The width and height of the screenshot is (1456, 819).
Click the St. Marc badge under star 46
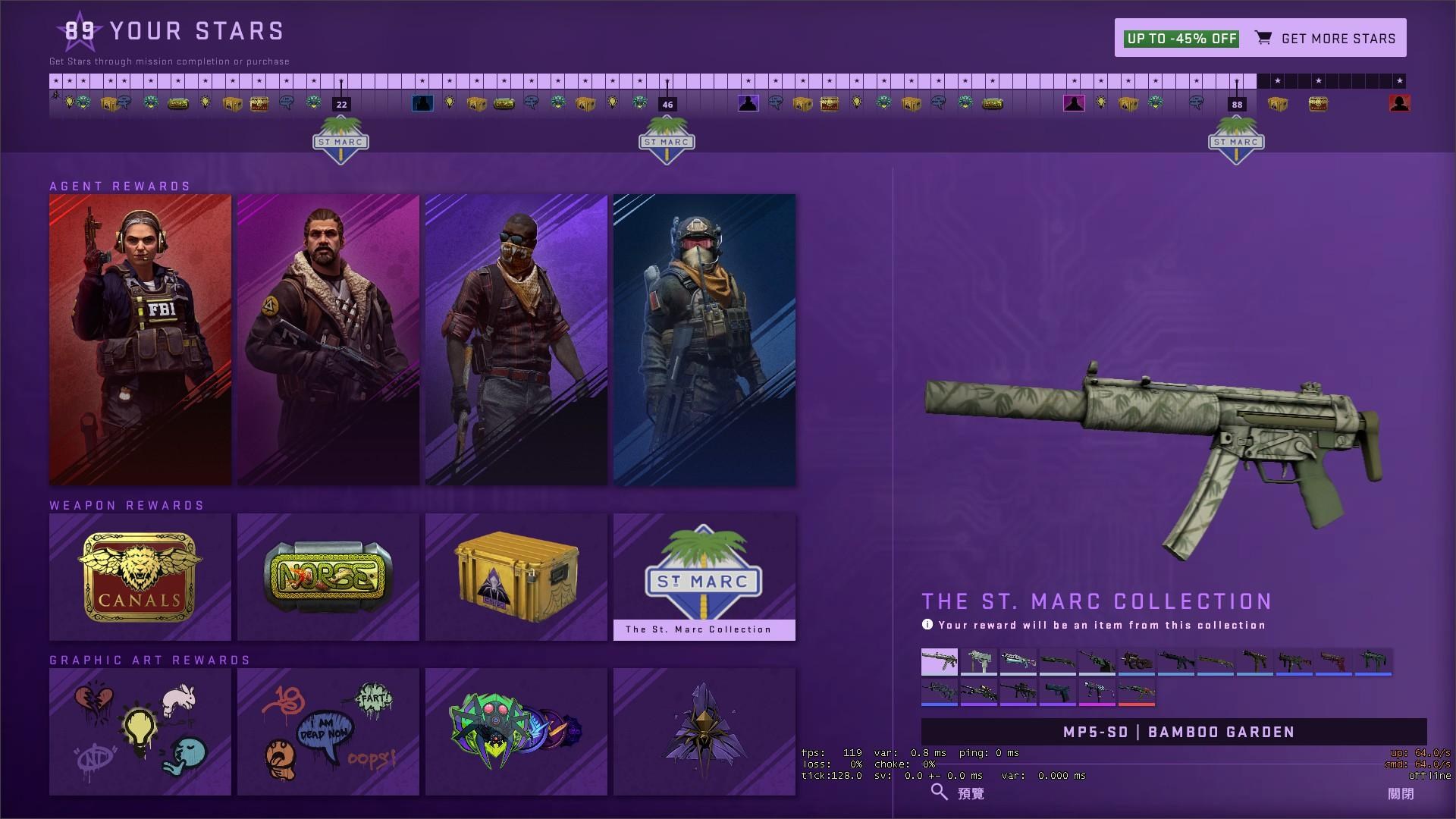click(667, 141)
